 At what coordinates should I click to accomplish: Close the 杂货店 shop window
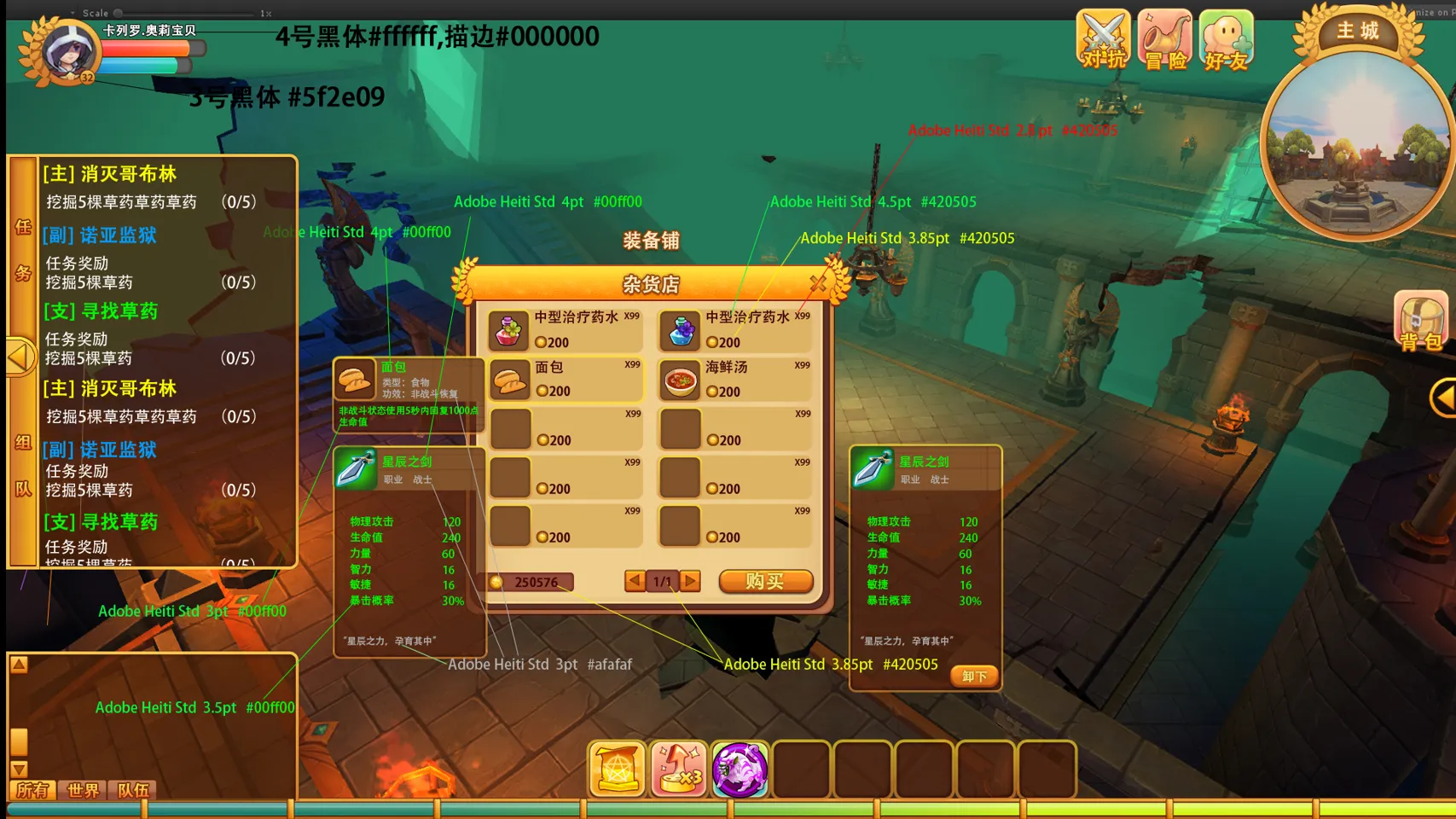click(818, 282)
